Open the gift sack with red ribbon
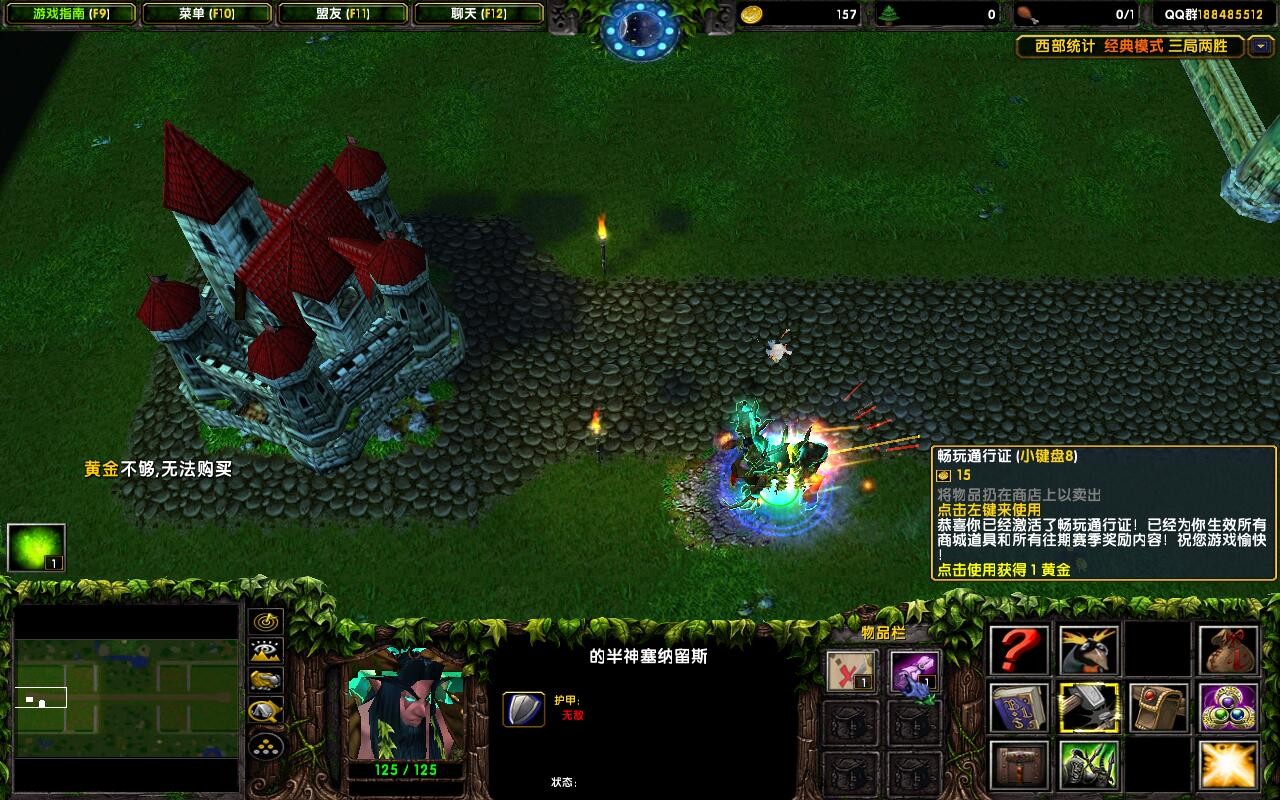Viewport: 1280px width, 800px height. point(1229,651)
